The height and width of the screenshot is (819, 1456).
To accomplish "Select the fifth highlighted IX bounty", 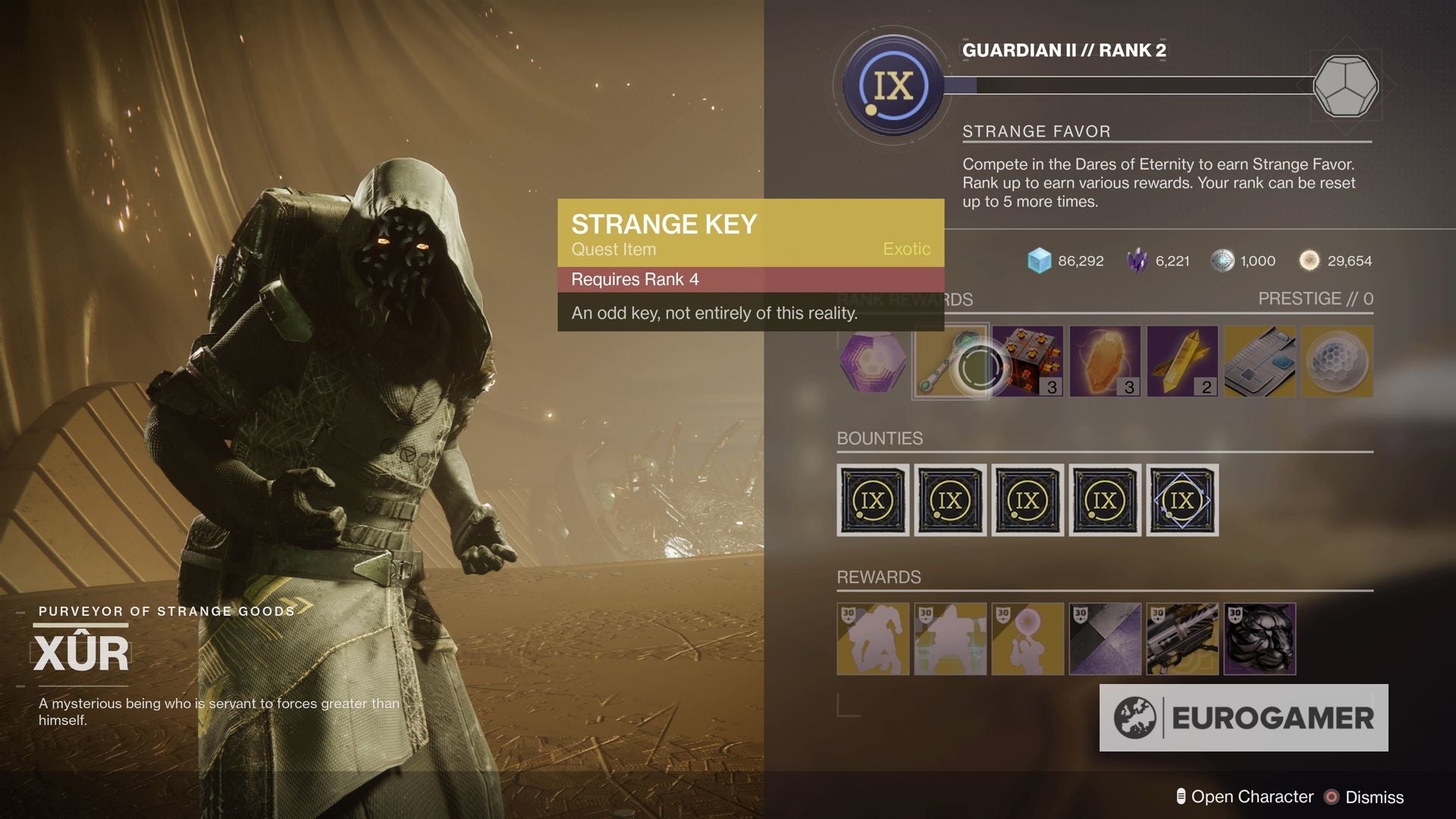I will pos(1183,500).
